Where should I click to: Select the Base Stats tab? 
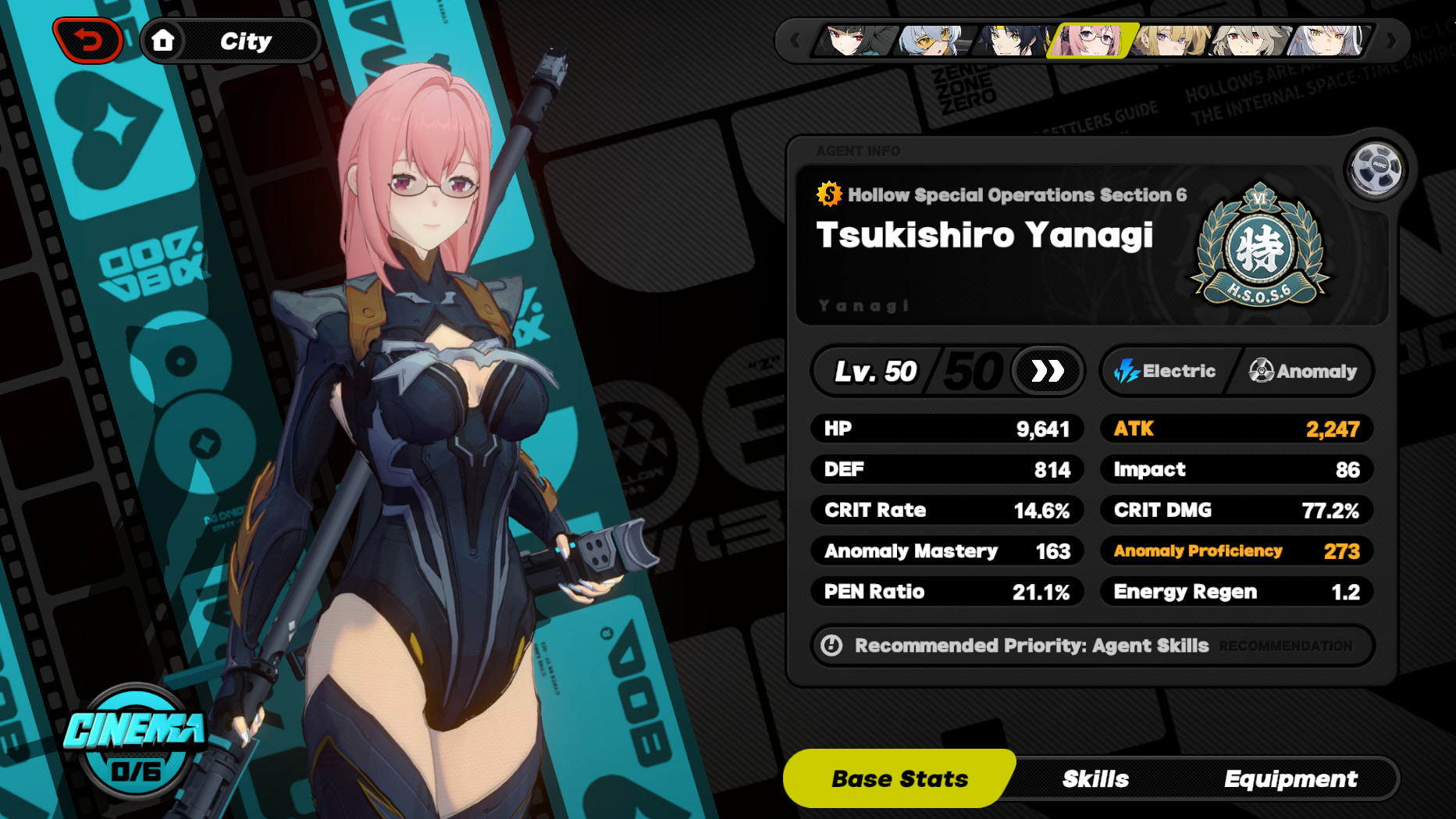[x=899, y=778]
